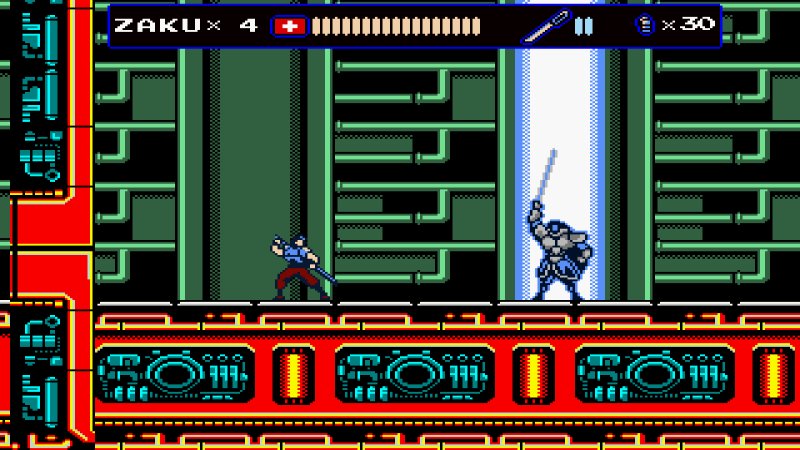Click the blue grenade icon
This screenshot has height=450, width=800.
(x=645, y=25)
